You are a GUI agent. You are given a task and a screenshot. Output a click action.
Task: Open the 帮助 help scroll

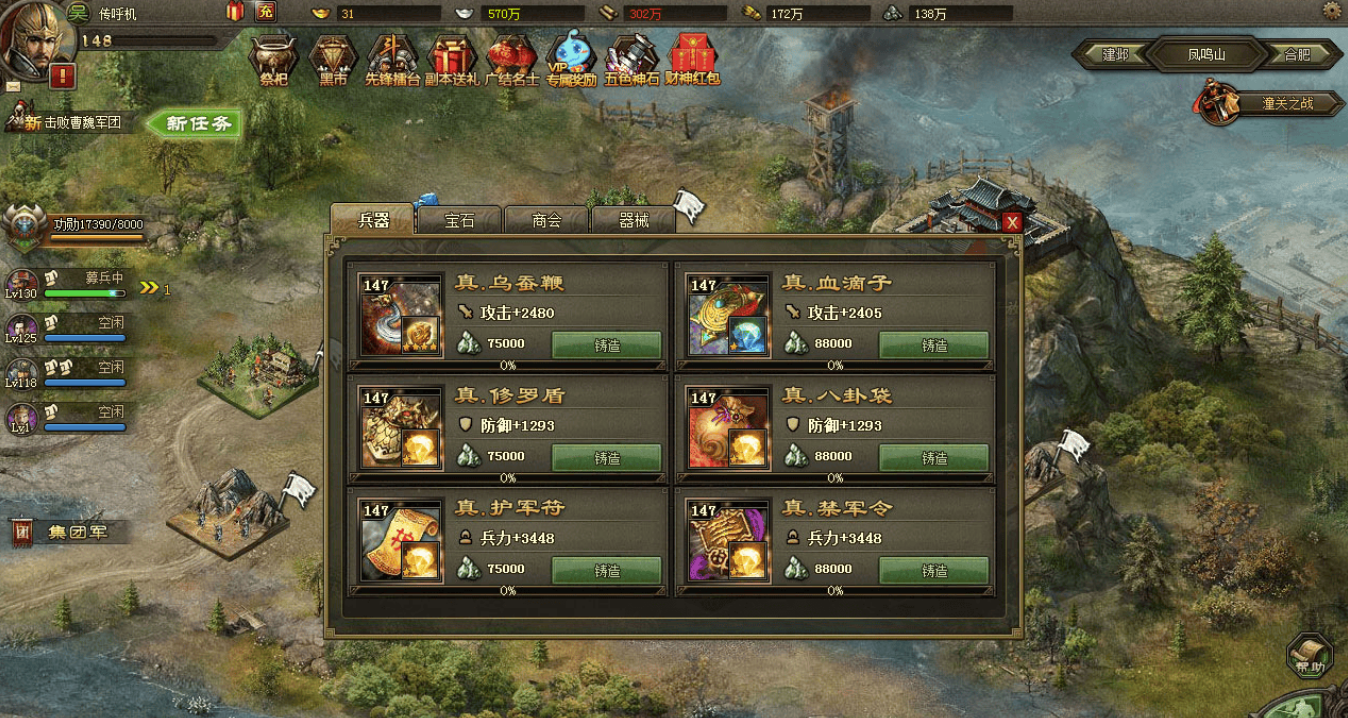1310,656
